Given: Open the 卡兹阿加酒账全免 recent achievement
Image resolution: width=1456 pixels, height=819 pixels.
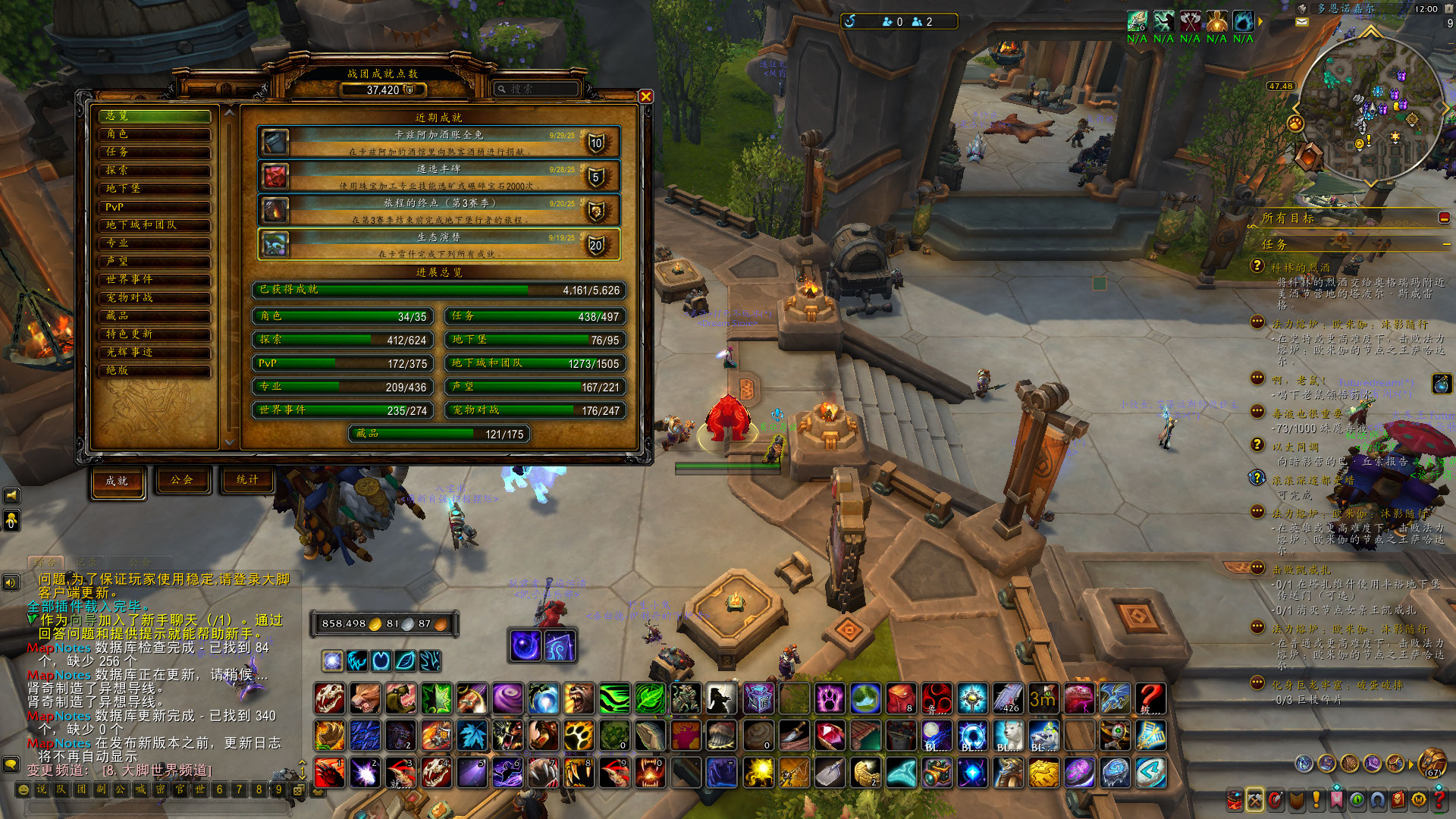Looking at the screenshot, I should click(x=439, y=142).
